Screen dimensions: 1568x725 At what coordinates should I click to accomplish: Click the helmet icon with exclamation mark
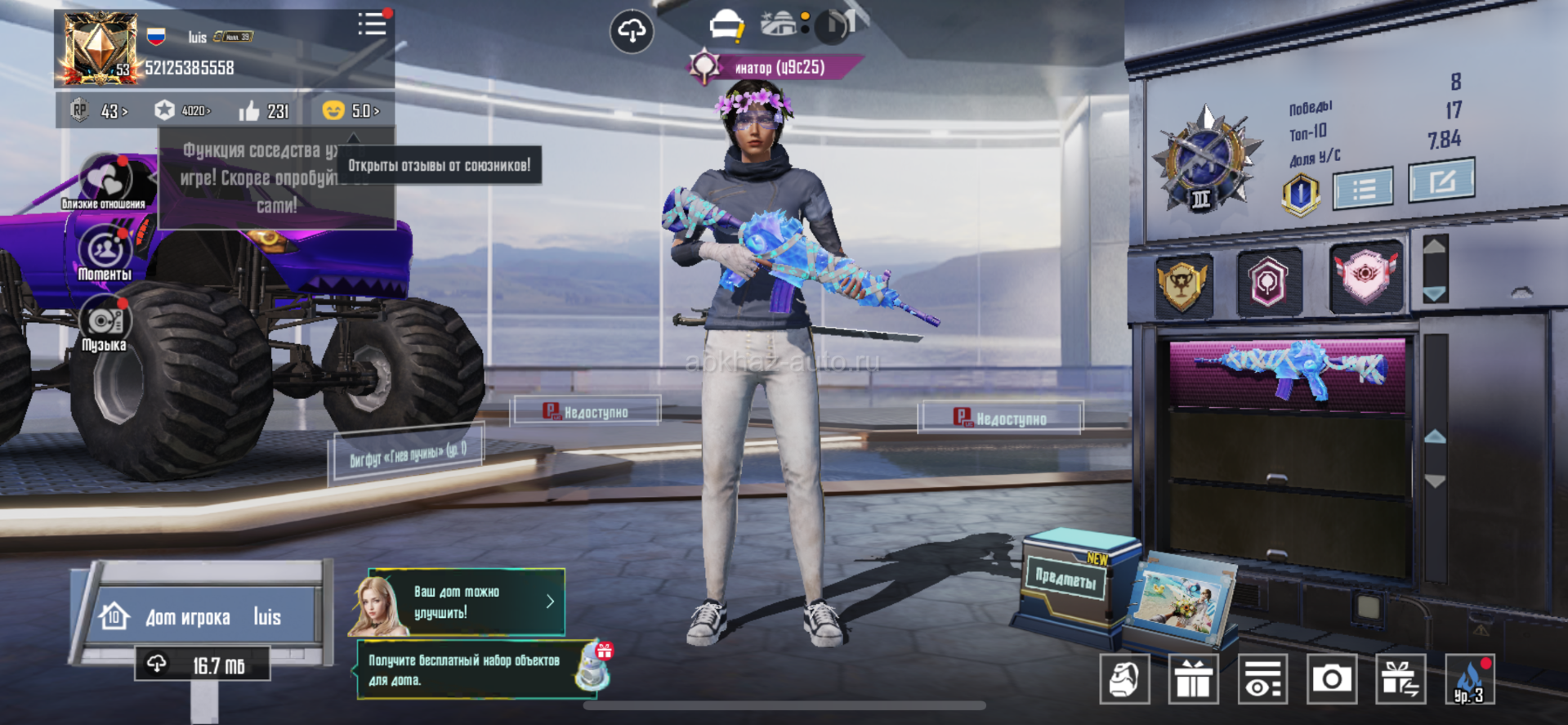[726, 26]
